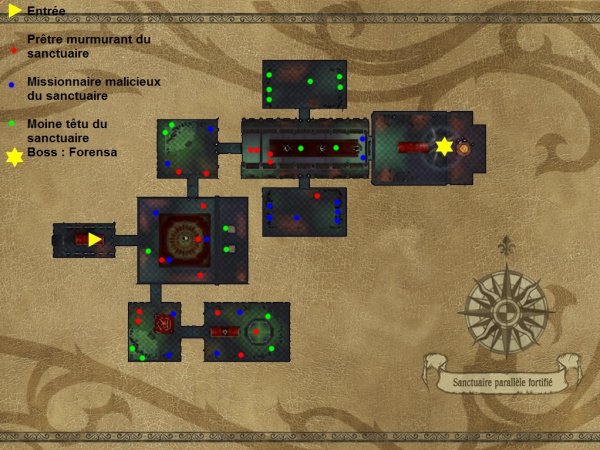Click the yellow star boss marker on the map
The height and width of the screenshot is (450, 600).
click(x=444, y=147)
